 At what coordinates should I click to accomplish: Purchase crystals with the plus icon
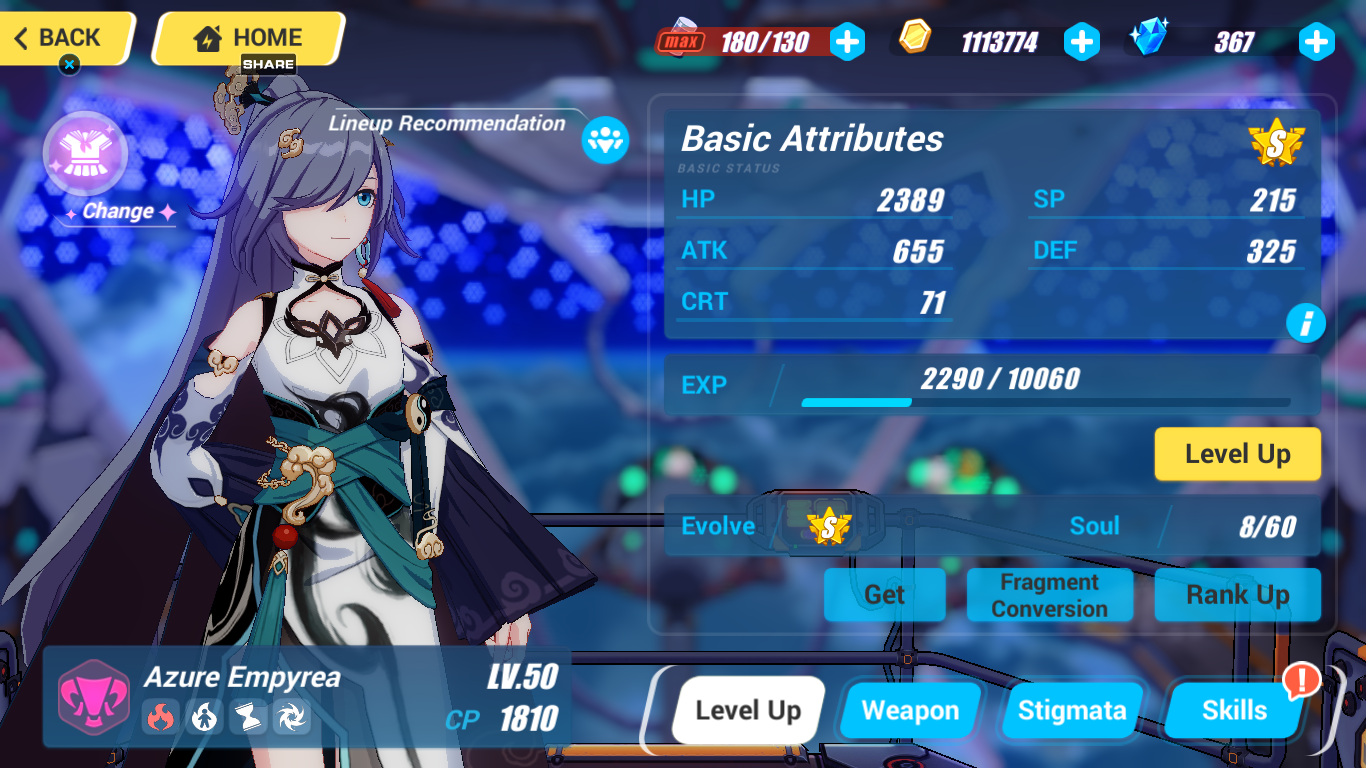(x=1316, y=42)
